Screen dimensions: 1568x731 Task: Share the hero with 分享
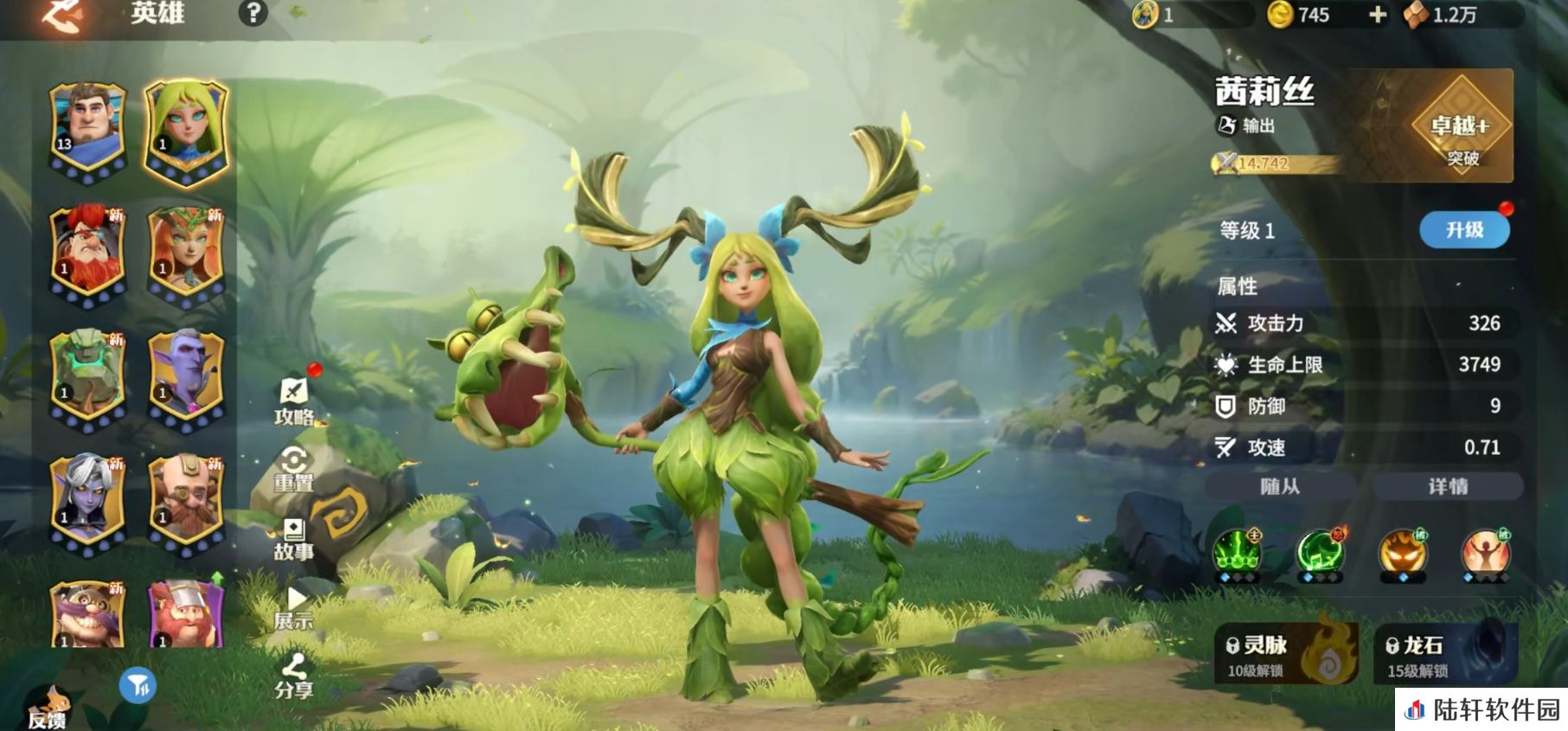point(294,677)
